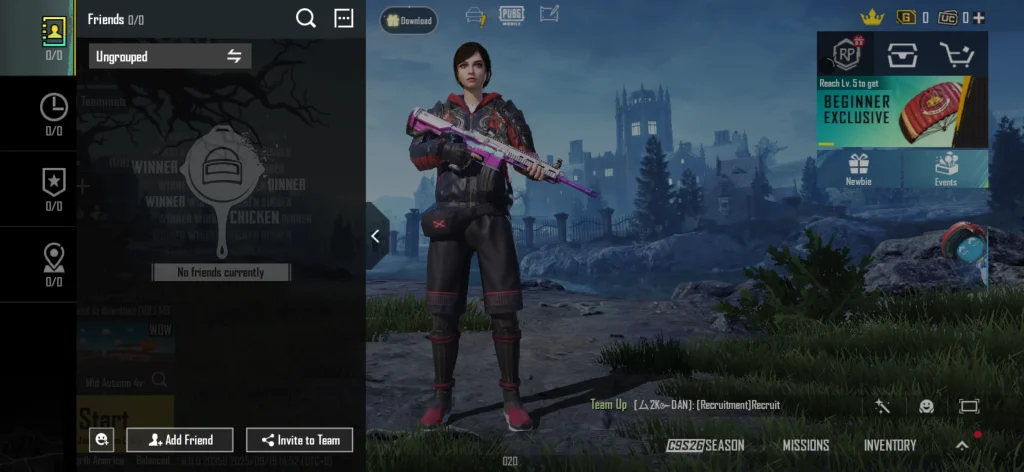Invite to Team via share button

(299, 440)
